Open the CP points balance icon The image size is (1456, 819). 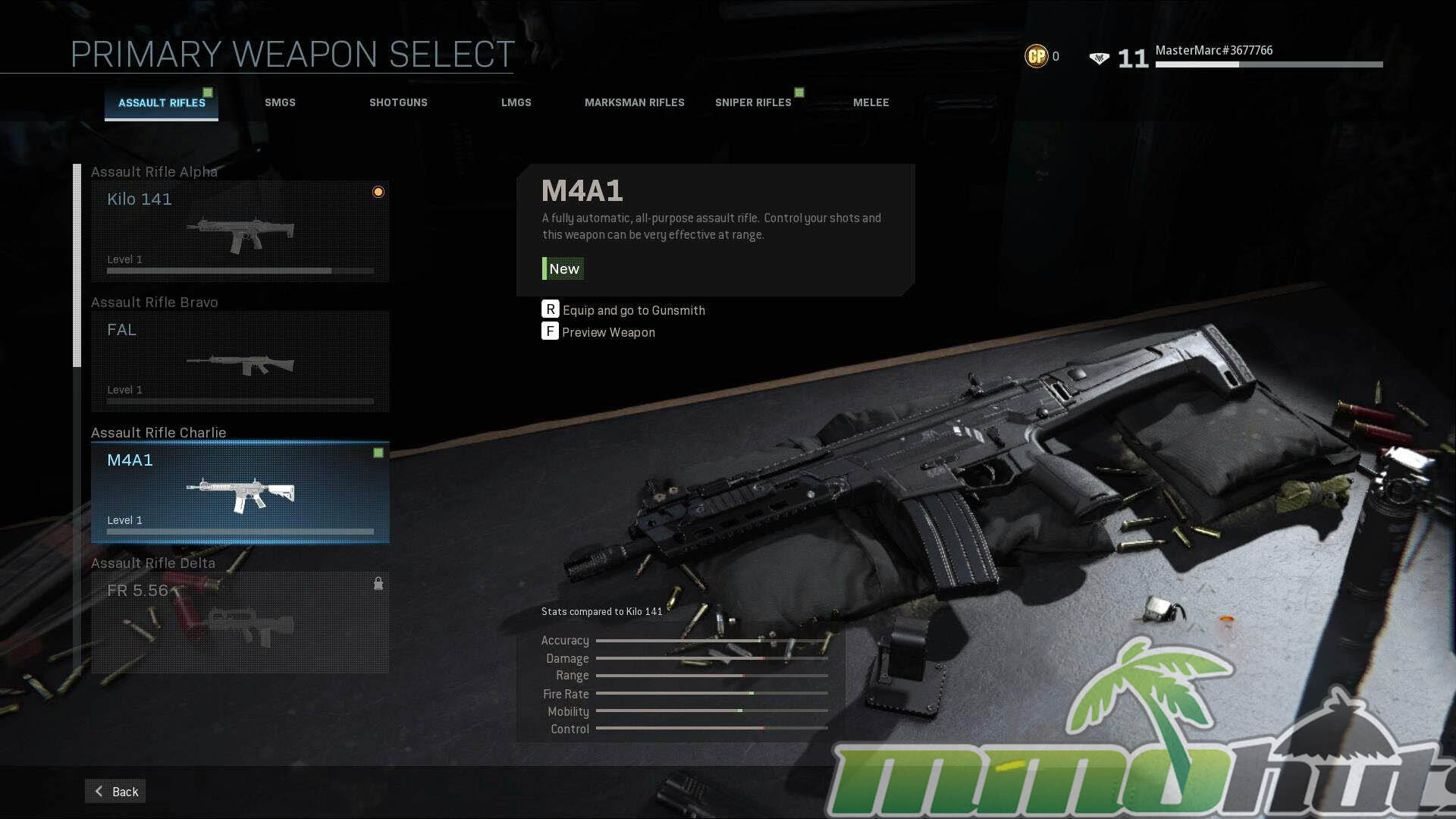coord(1036,56)
